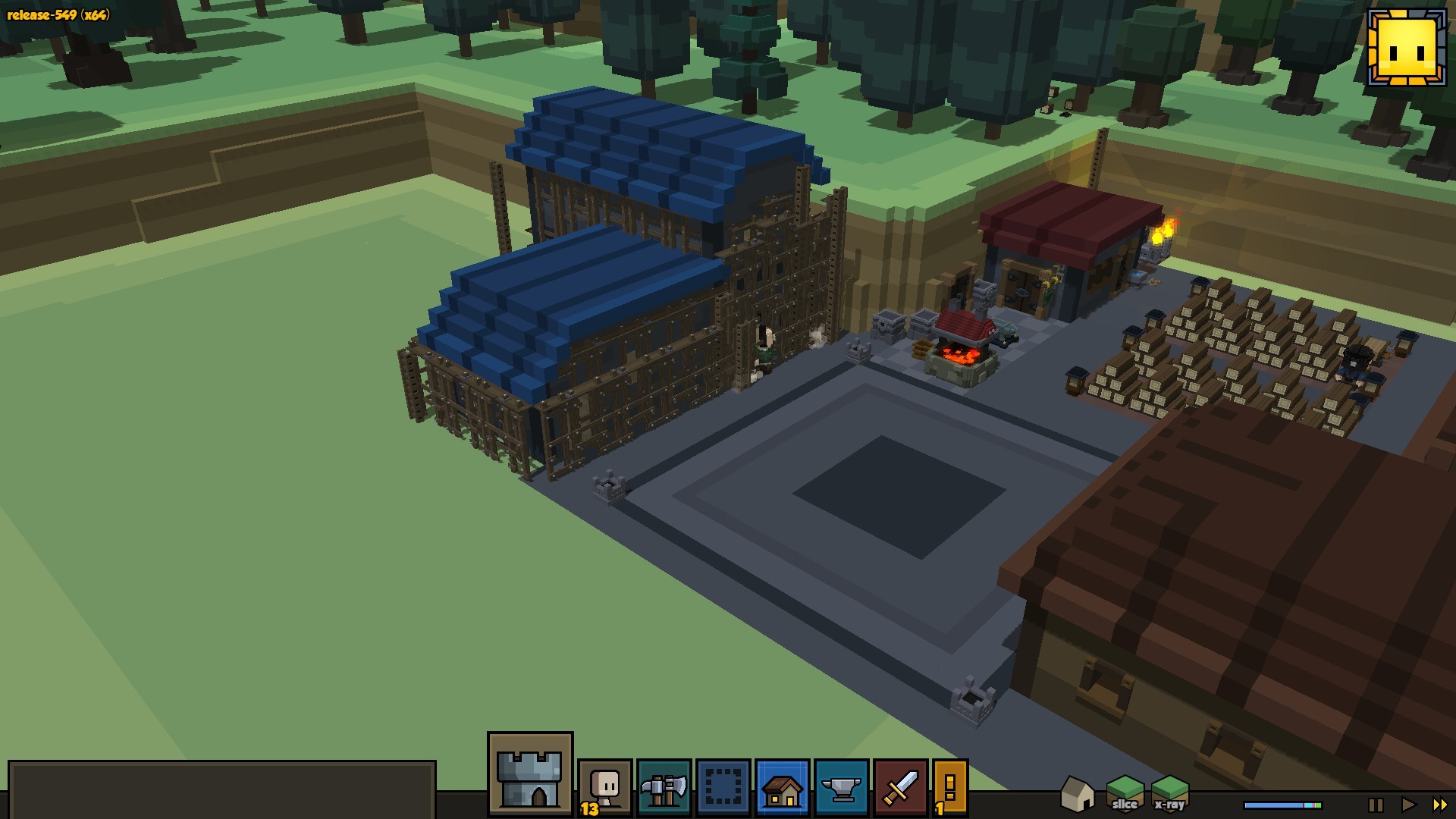Open the harvest menu with hammer and axe
Viewport: 1456px width, 819px height.
(664, 787)
